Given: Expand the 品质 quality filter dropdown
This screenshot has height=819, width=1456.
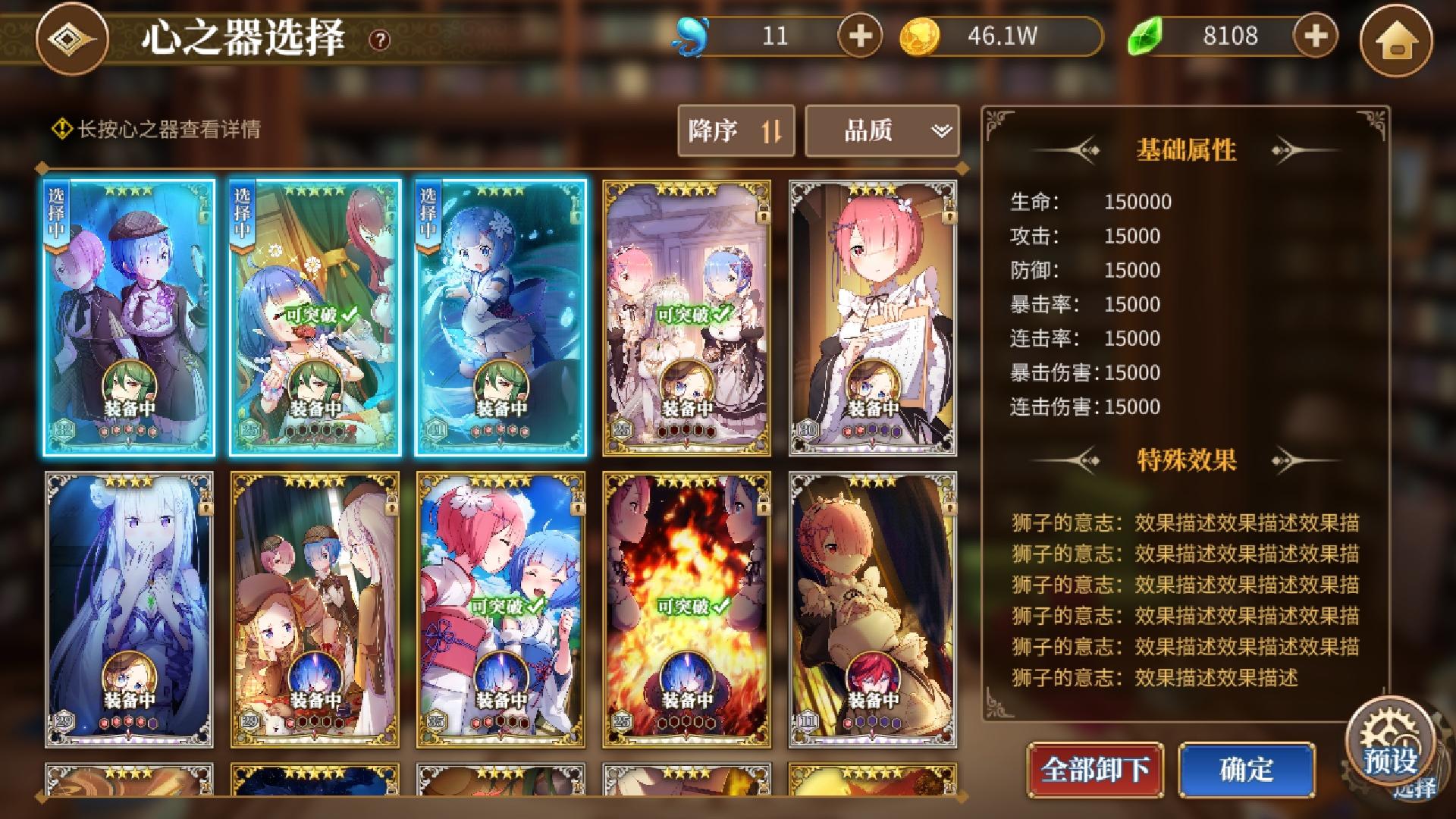Looking at the screenshot, I should pos(882,130).
